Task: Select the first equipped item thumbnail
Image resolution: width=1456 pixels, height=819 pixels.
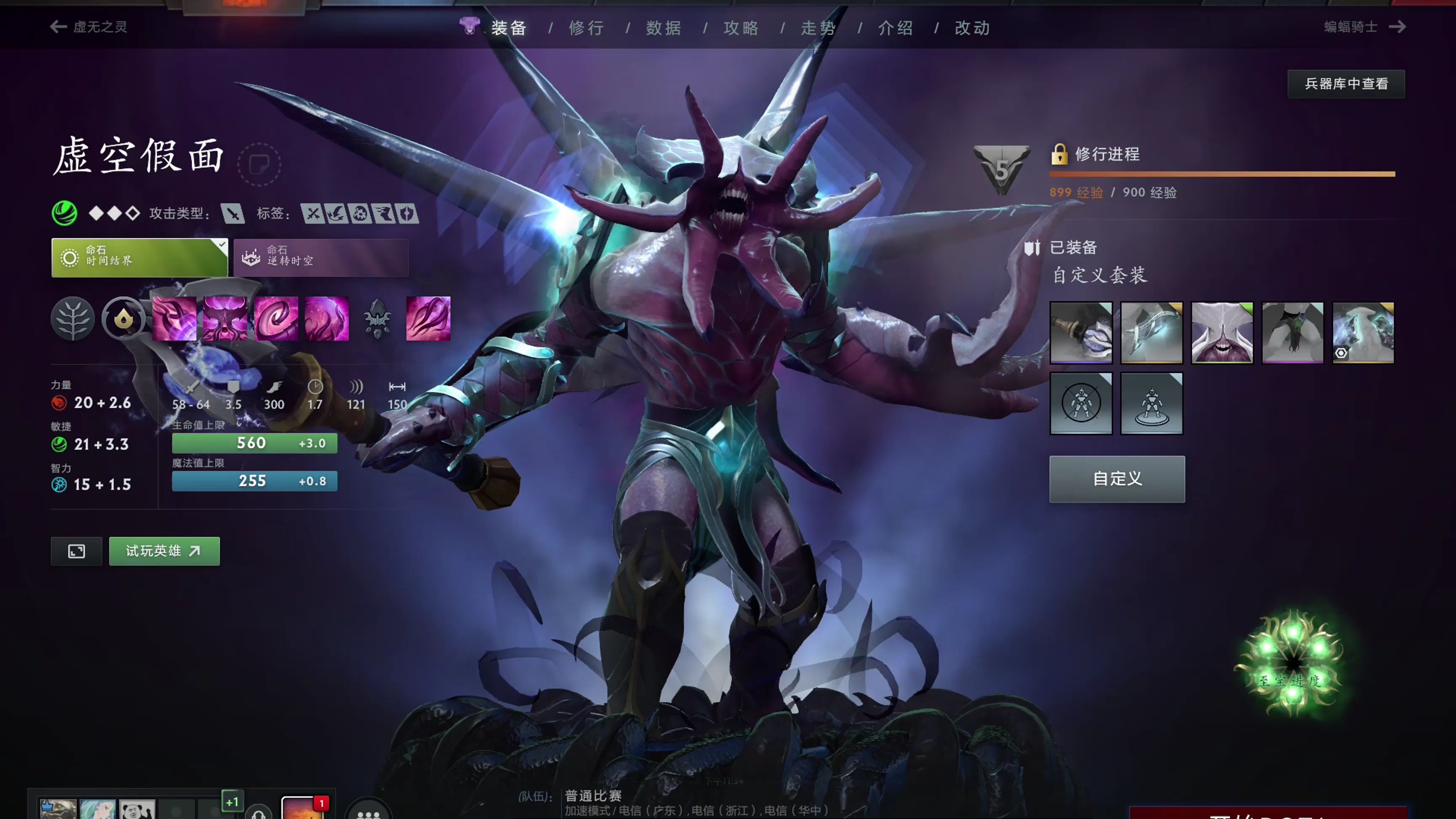Action: (1081, 332)
